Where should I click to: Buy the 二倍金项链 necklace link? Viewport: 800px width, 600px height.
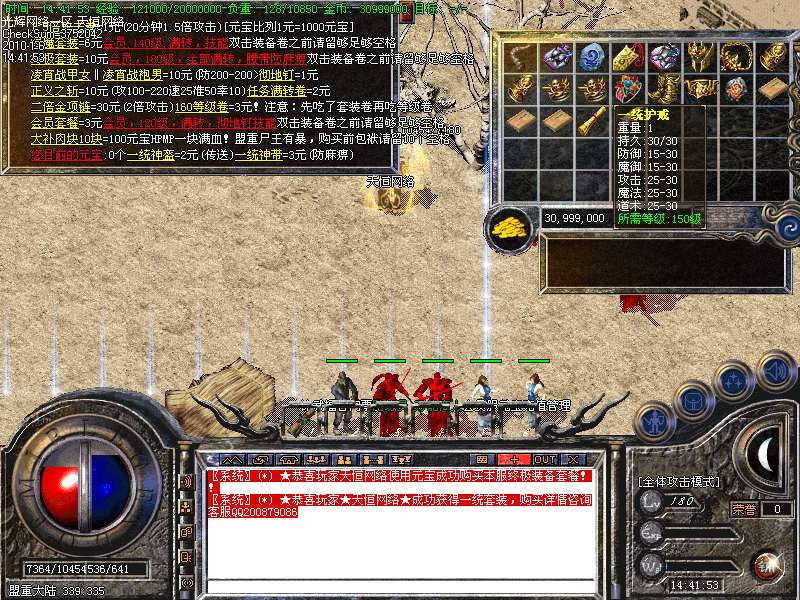pyautogui.click(x=62, y=106)
